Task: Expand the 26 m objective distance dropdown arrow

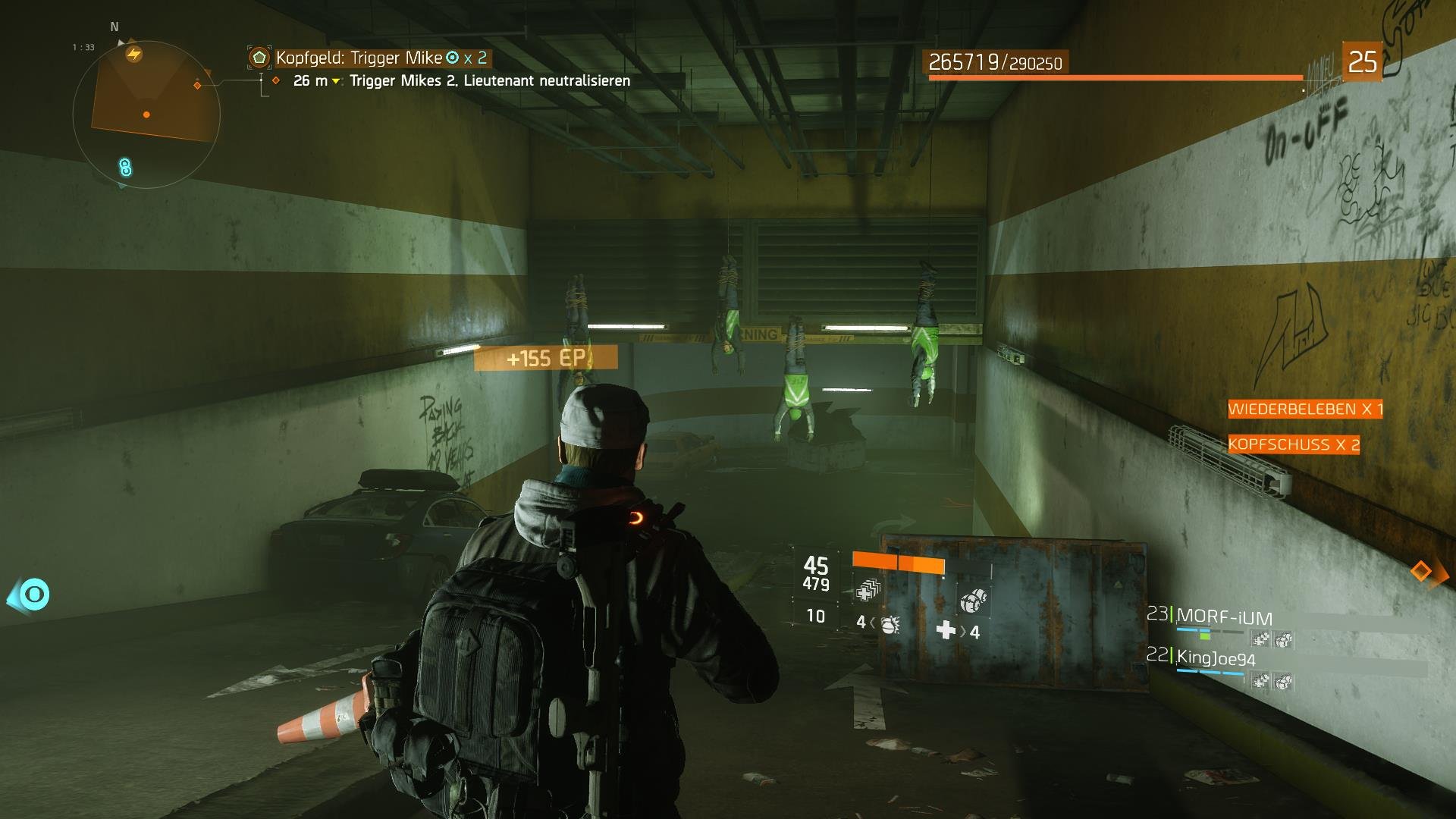Action: [334, 80]
